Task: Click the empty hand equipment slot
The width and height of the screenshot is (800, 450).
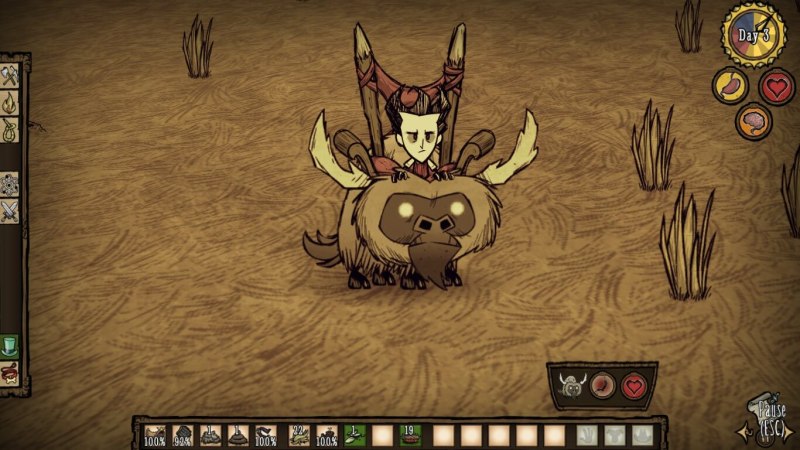Action: [x=587, y=435]
